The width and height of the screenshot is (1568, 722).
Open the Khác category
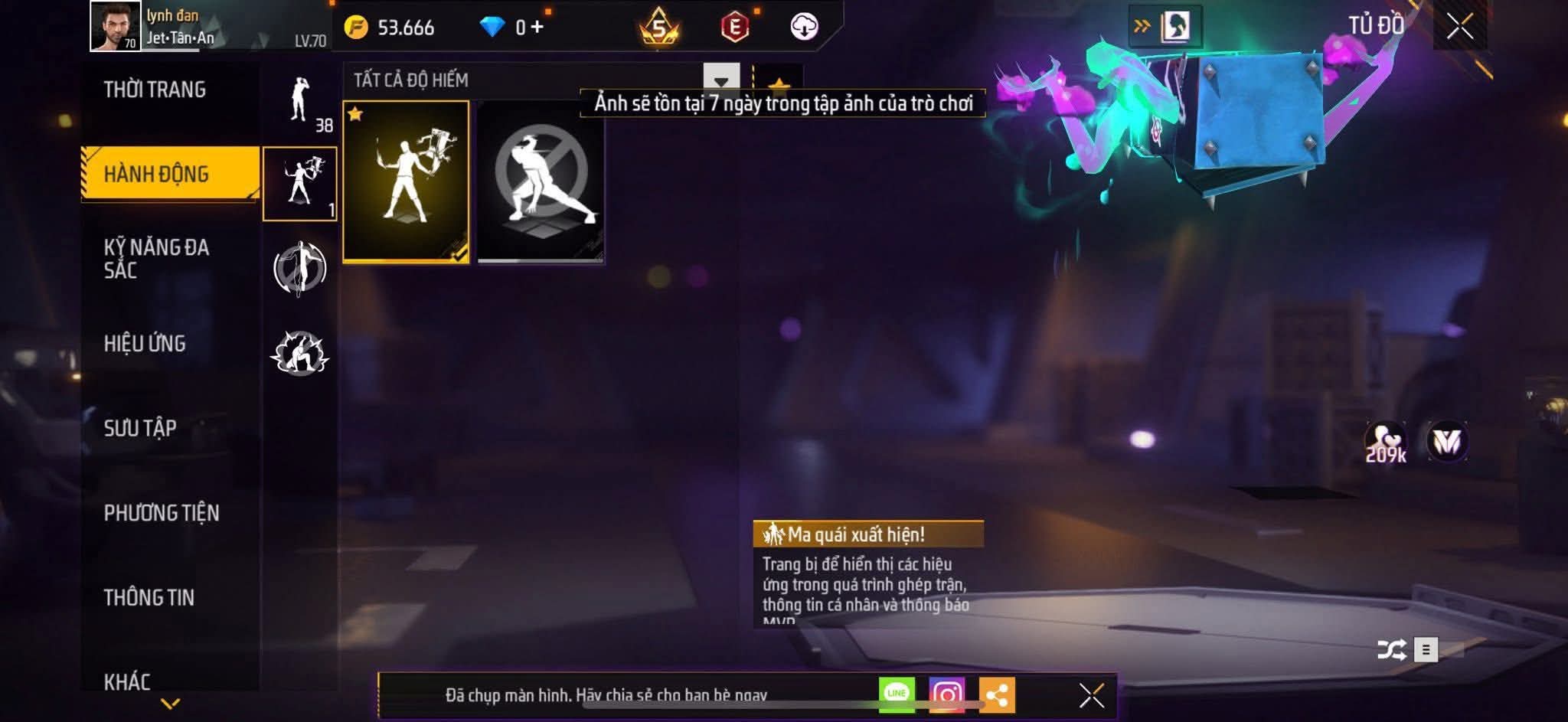[x=127, y=681]
